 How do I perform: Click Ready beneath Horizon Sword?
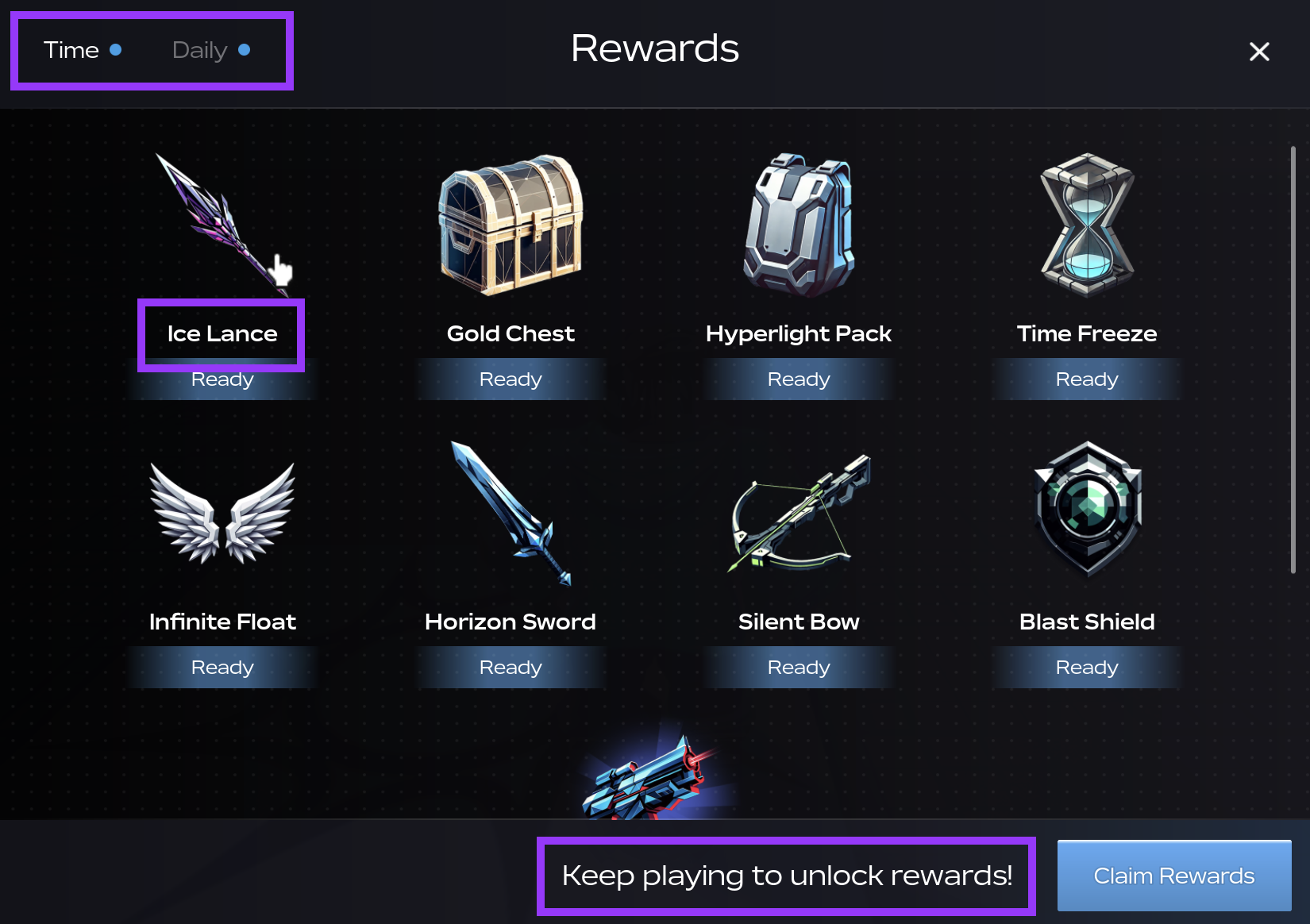pyautogui.click(x=511, y=668)
